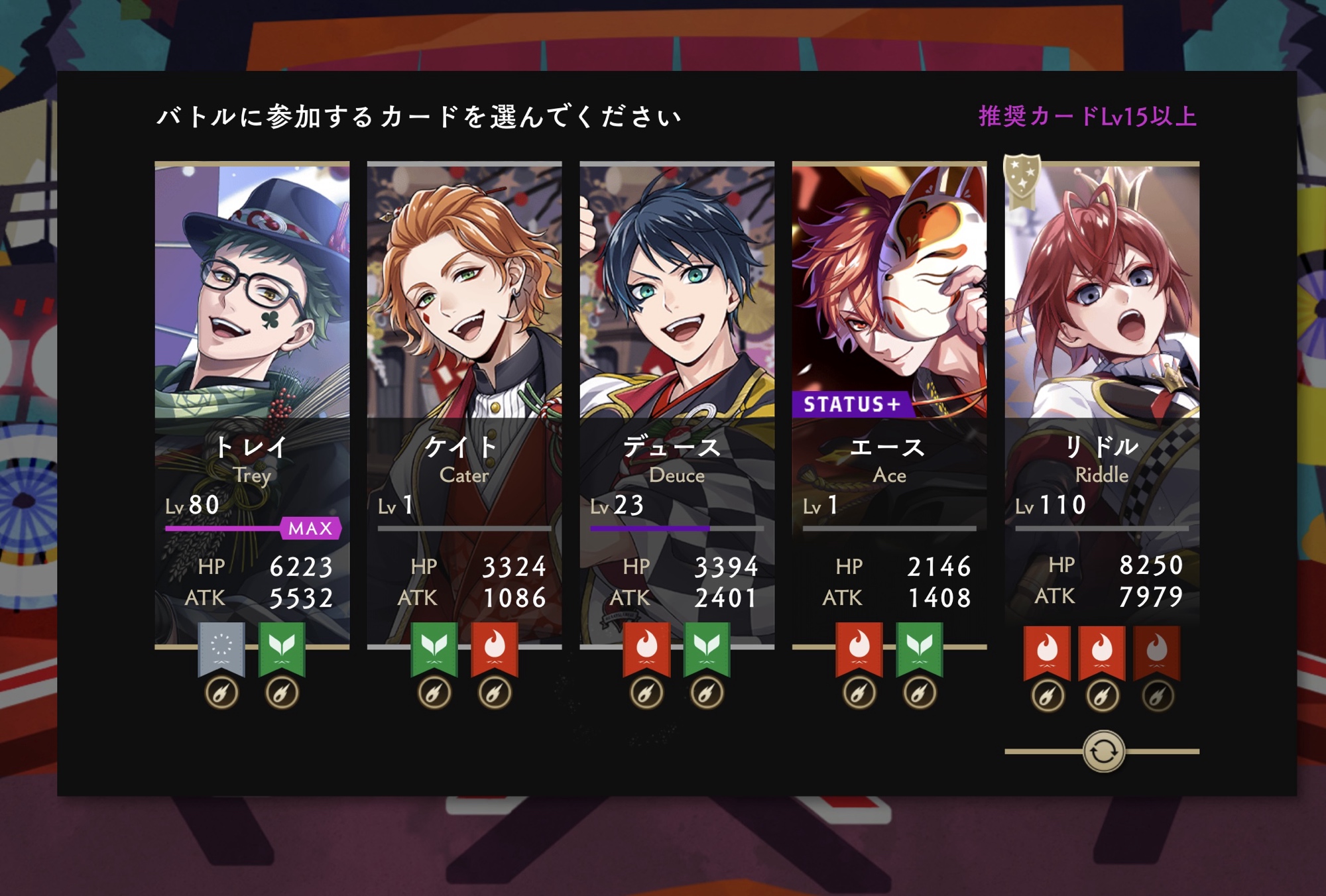Select Ace's red fire magic flag
The width and height of the screenshot is (1326, 896).
click(x=859, y=648)
